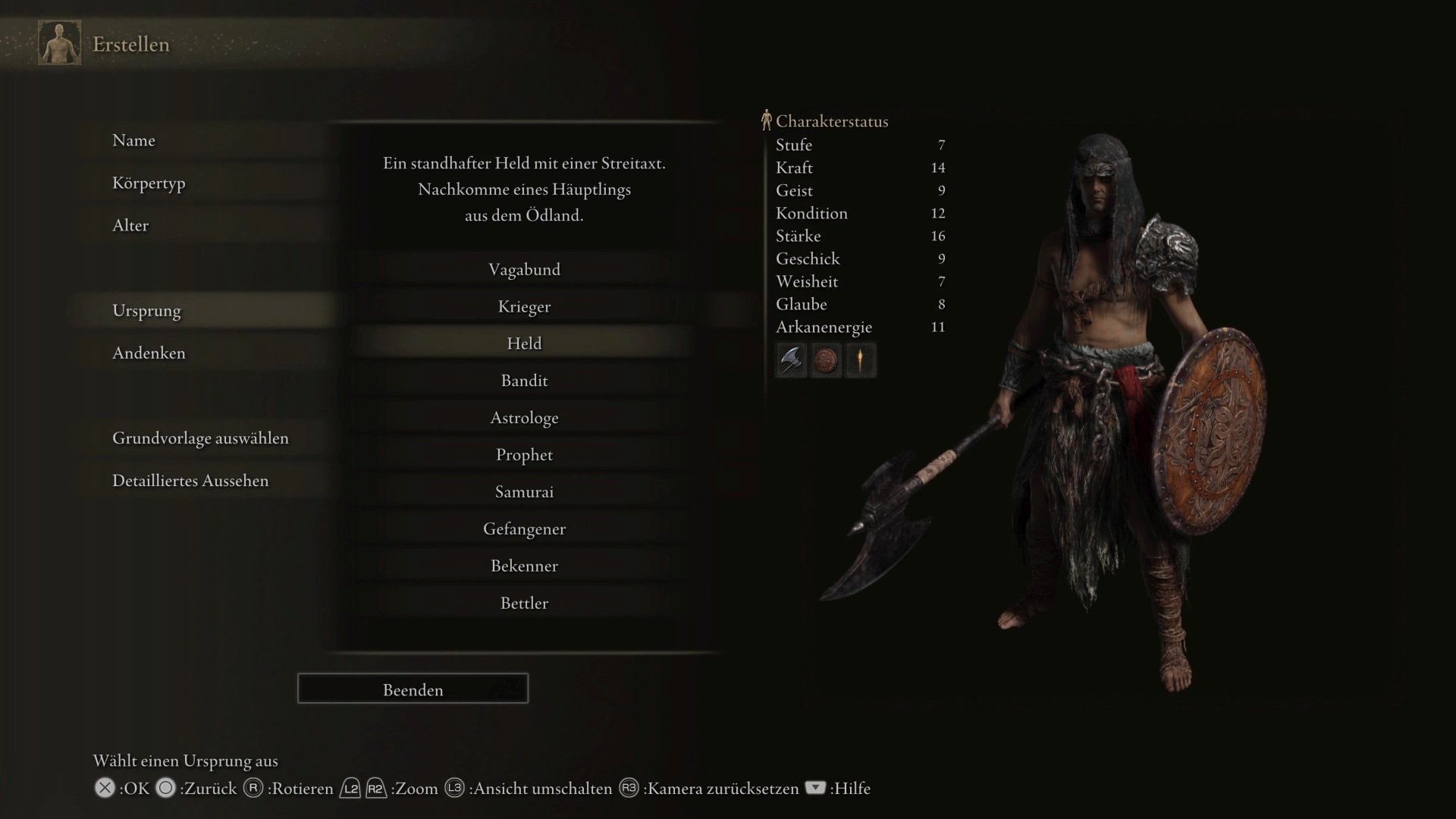Choose the Samurai origin
Viewport: 1456px width, 819px height.
coord(524,491)
